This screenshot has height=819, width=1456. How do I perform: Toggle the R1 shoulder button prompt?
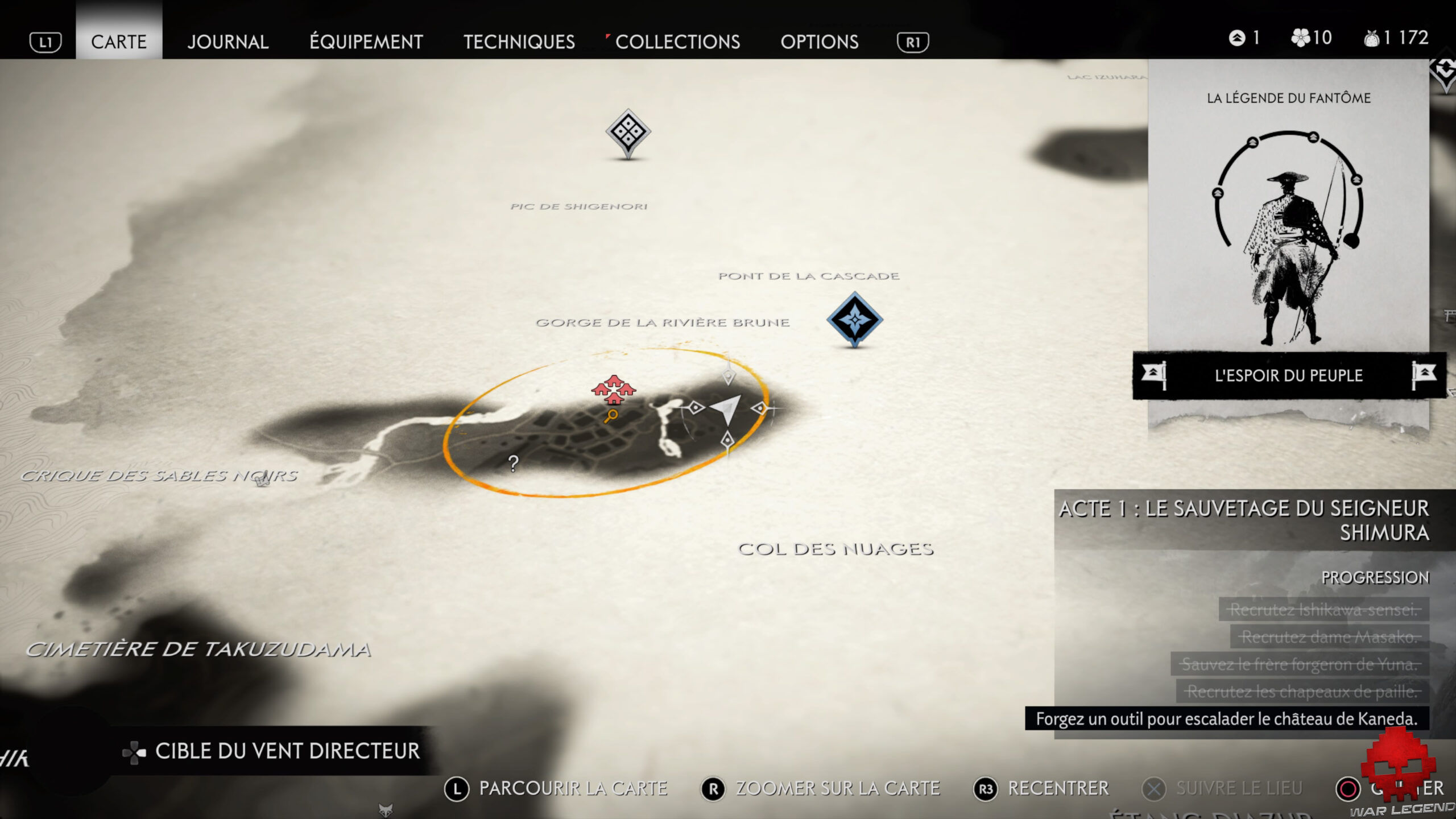(x=914, y=42)
